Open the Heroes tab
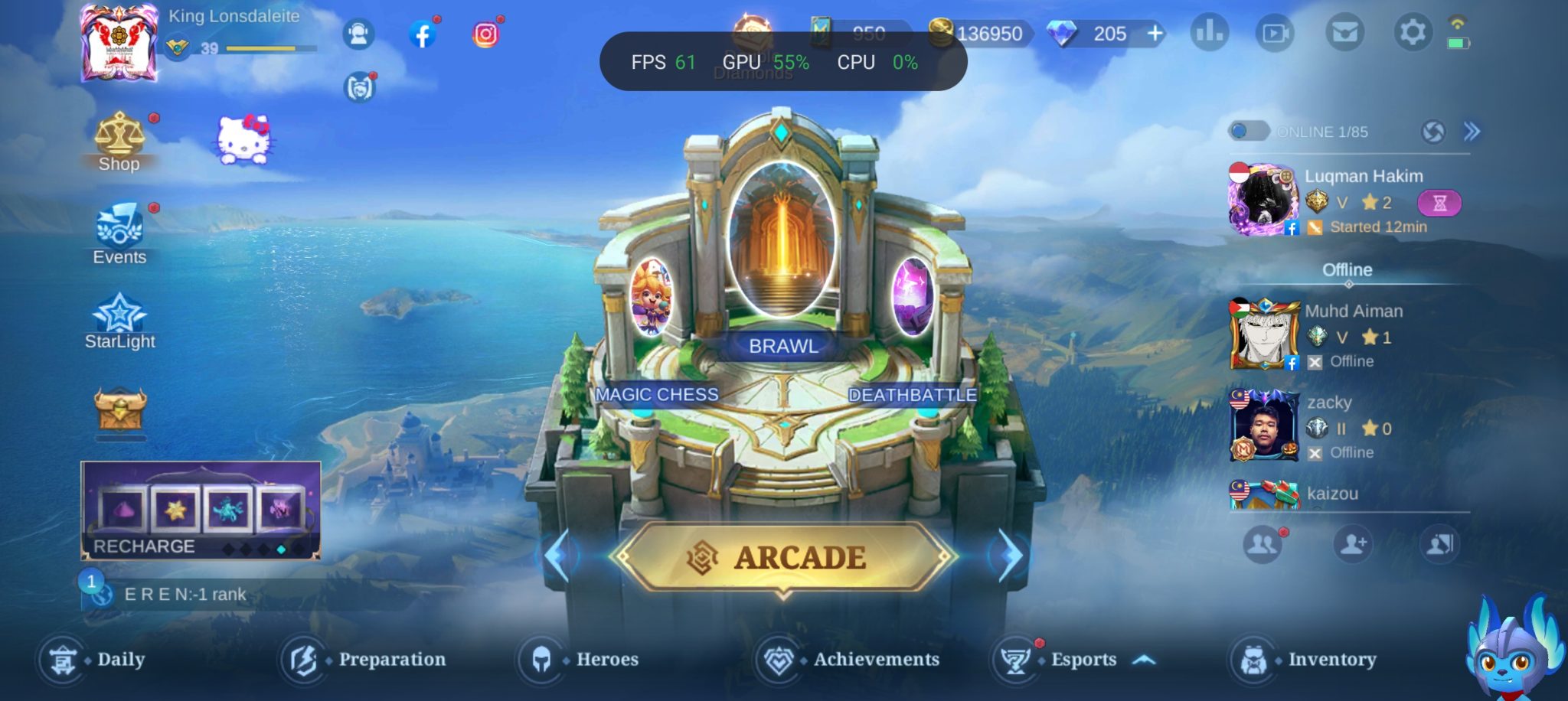Screen dimensions: 1568x701 (x=580, y=659)
